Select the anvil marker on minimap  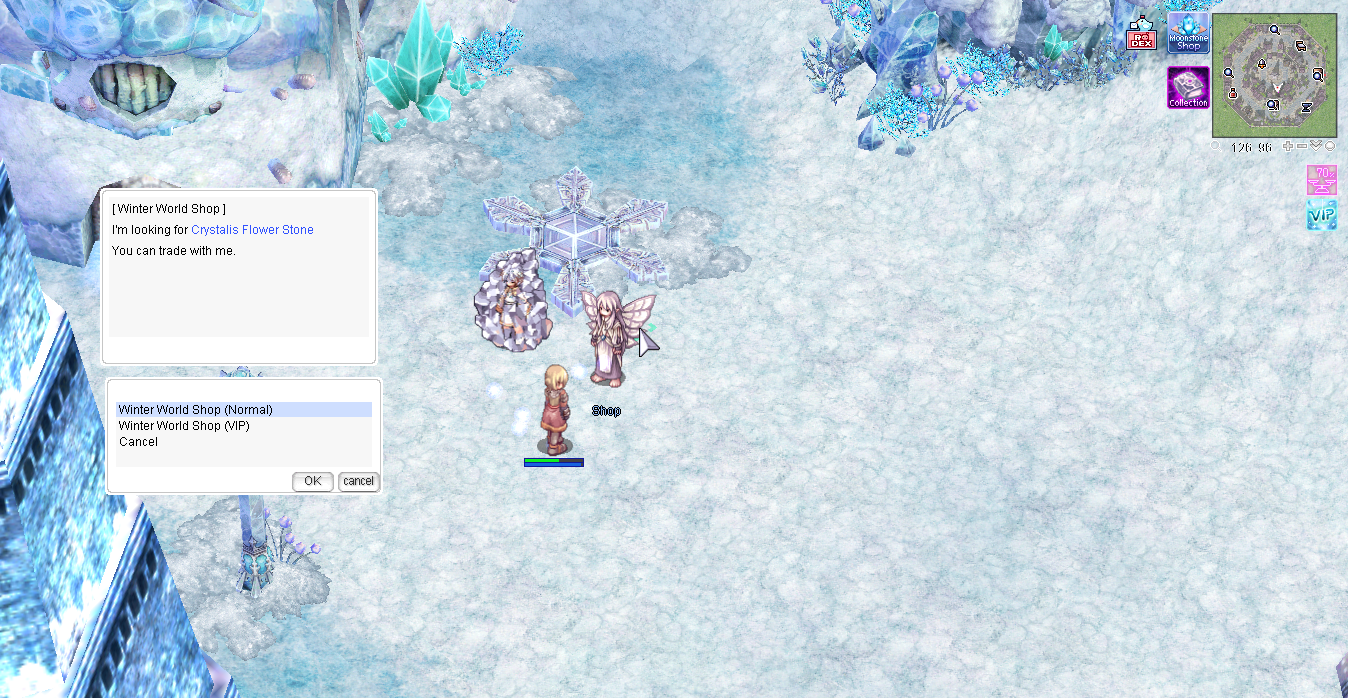point(1306,106)
